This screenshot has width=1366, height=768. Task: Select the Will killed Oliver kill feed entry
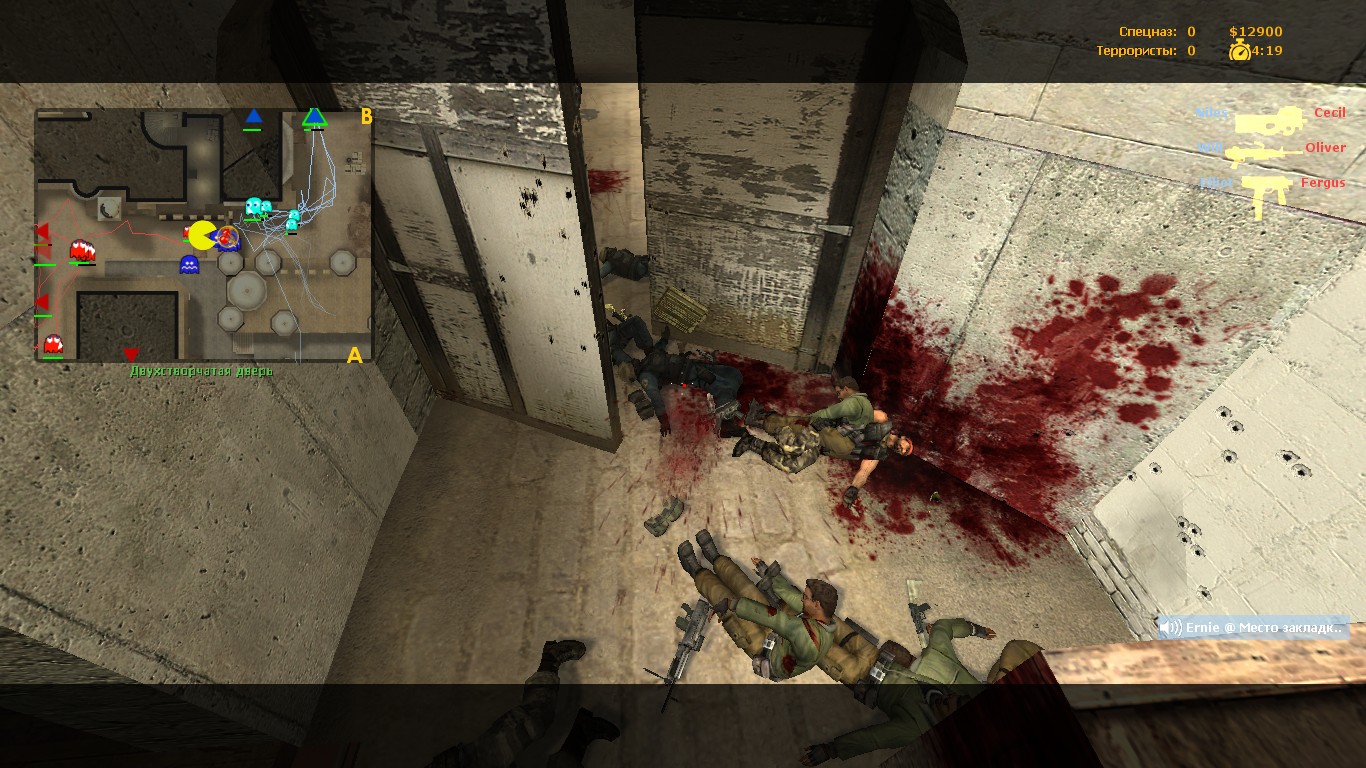(1270, 150)
